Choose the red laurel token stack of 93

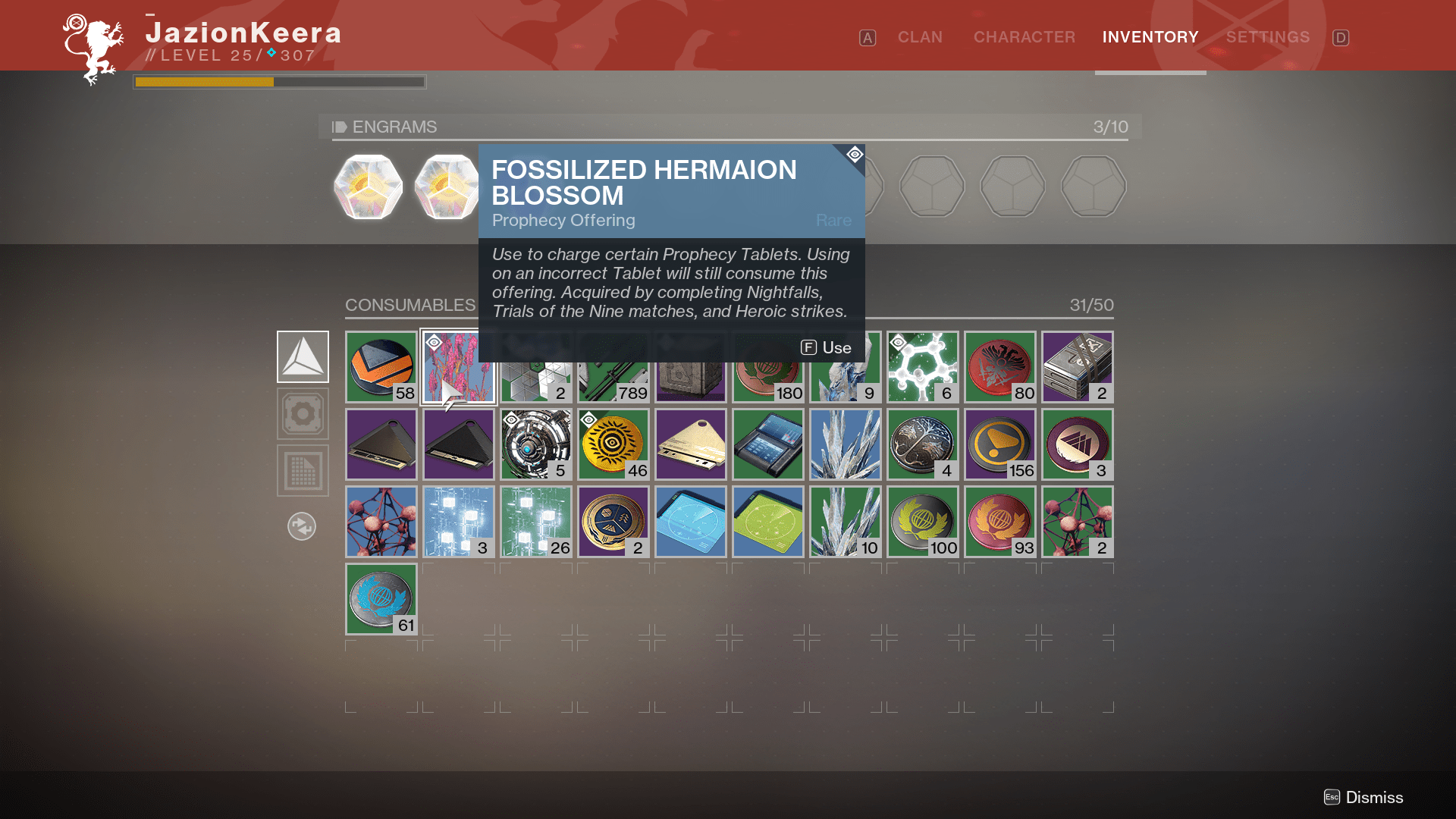pos(1000,522)
